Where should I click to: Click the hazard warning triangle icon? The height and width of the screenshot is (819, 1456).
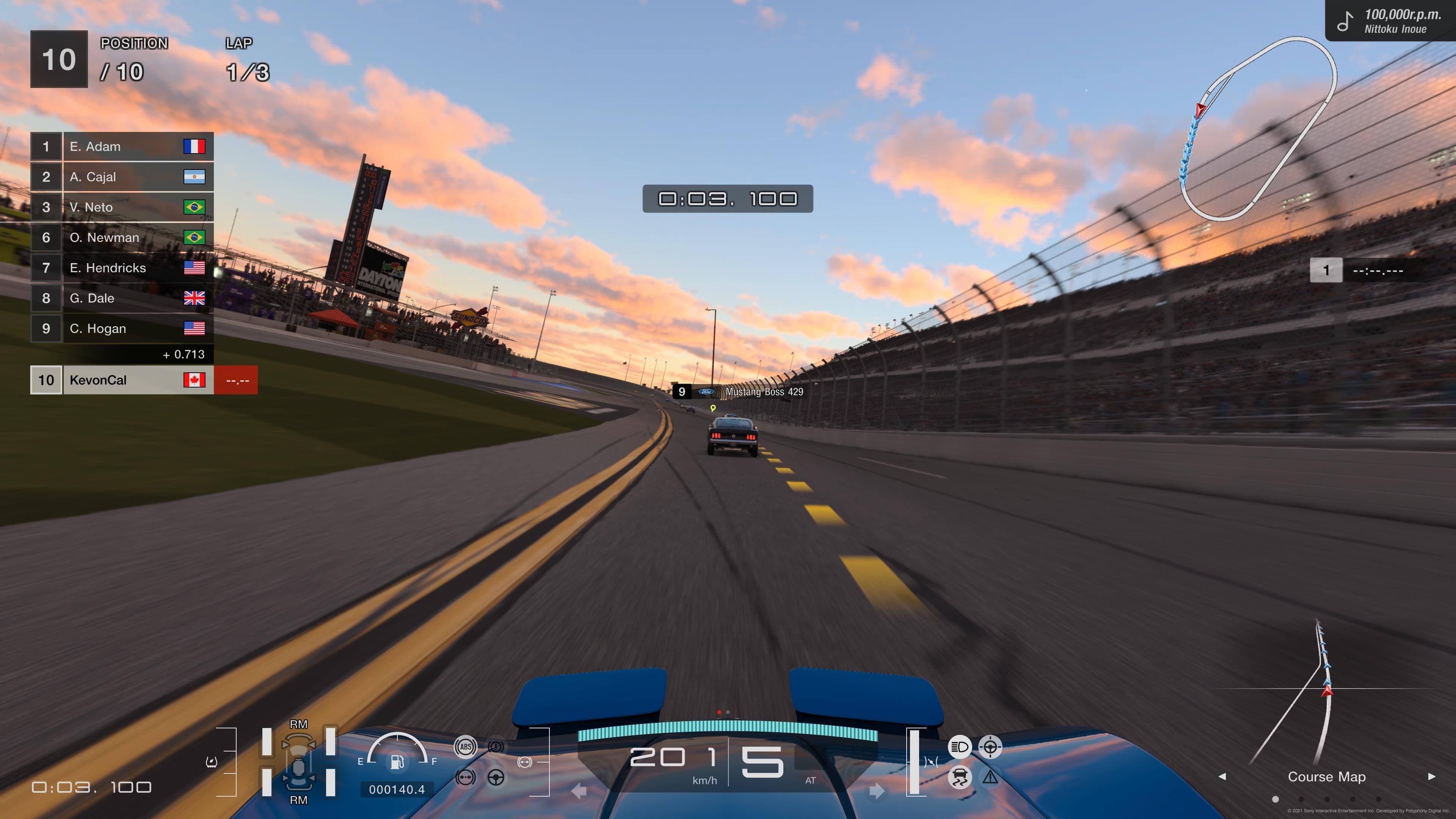[990, 778]
